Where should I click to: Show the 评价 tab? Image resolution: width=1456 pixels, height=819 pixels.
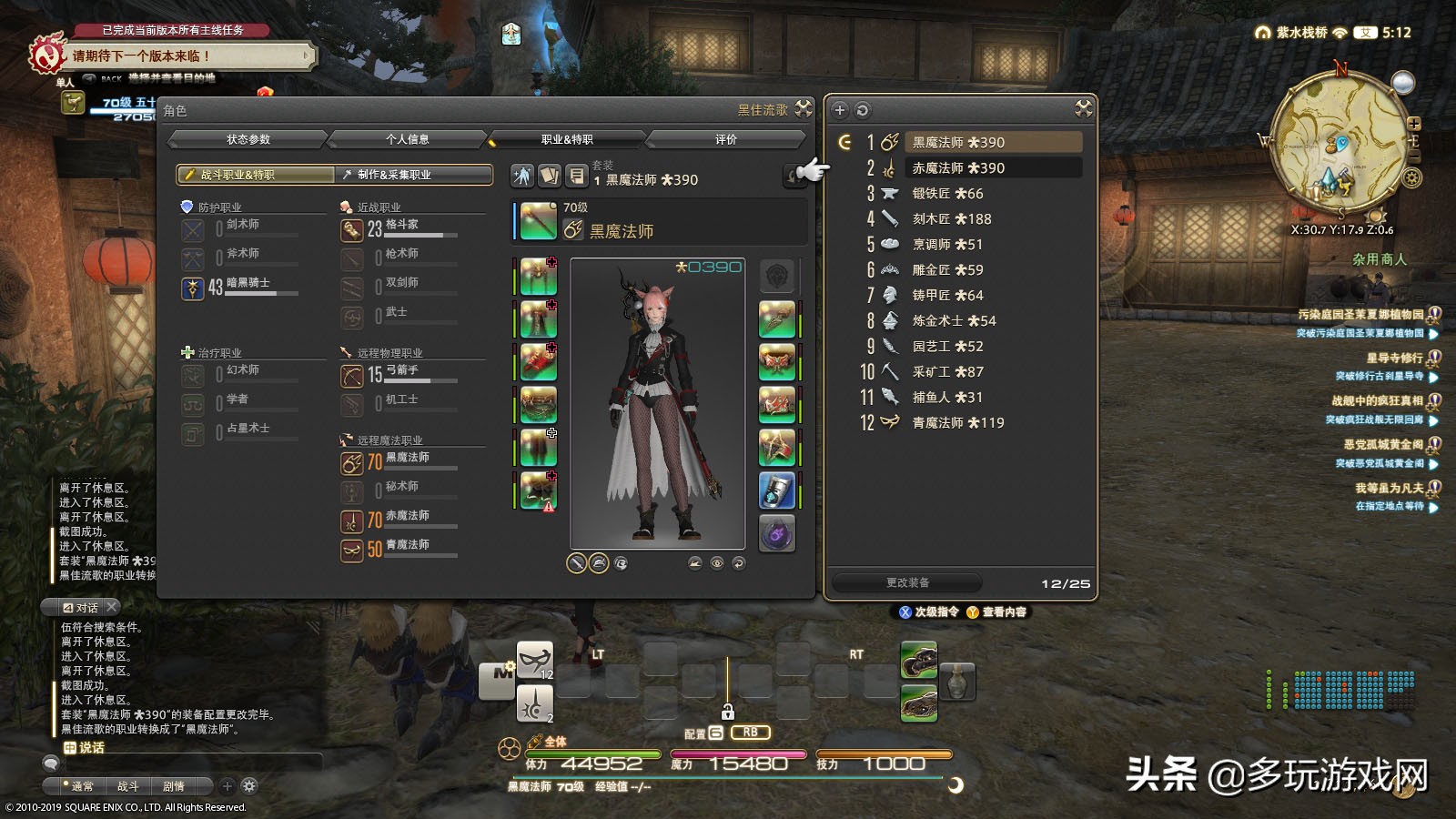coord(725,139)
